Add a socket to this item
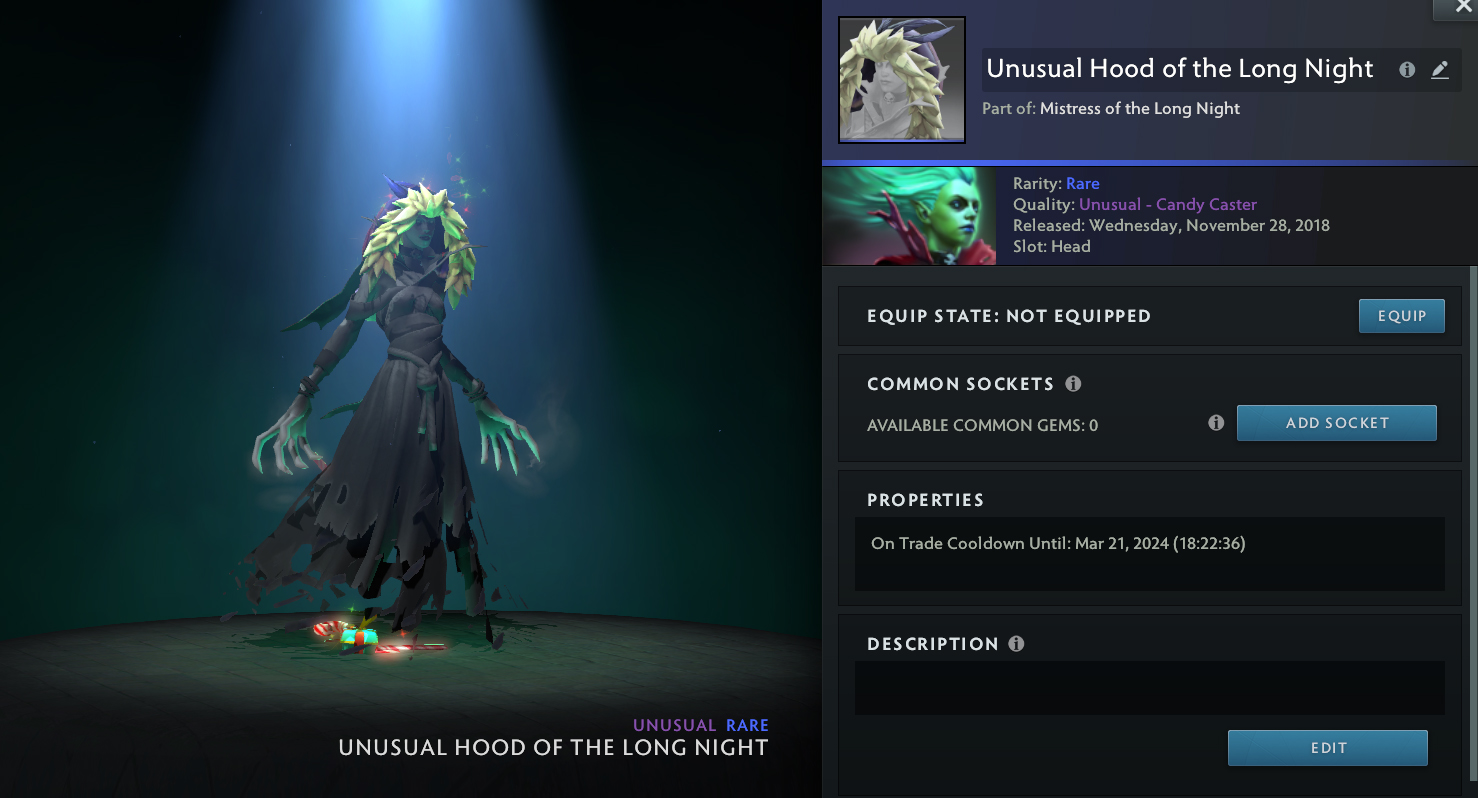 click(1336, 423)
